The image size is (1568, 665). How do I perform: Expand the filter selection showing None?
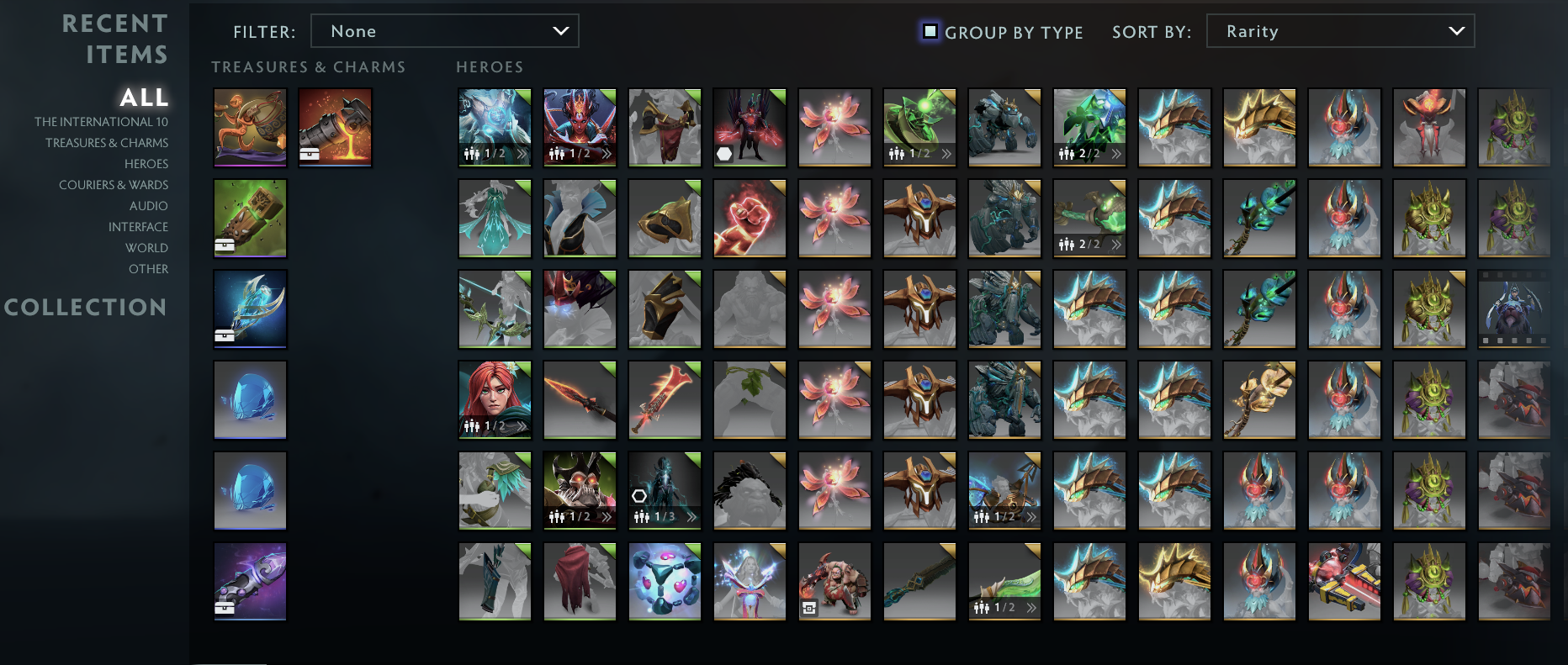(444, 30)
